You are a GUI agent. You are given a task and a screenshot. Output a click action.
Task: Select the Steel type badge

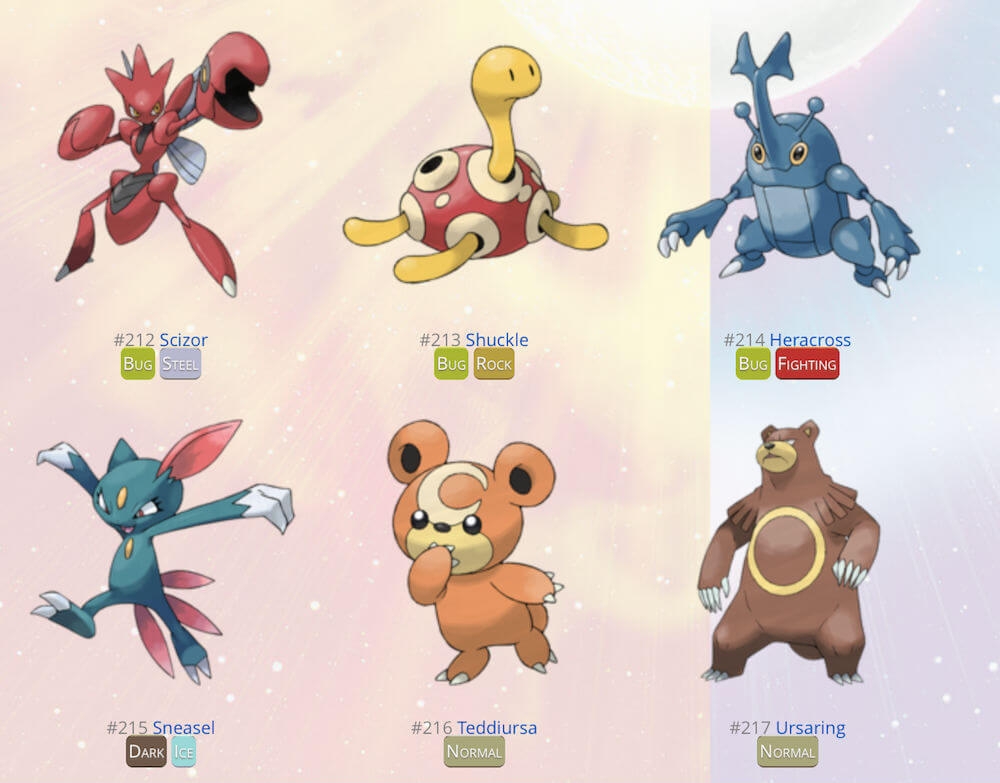(180, 364)
